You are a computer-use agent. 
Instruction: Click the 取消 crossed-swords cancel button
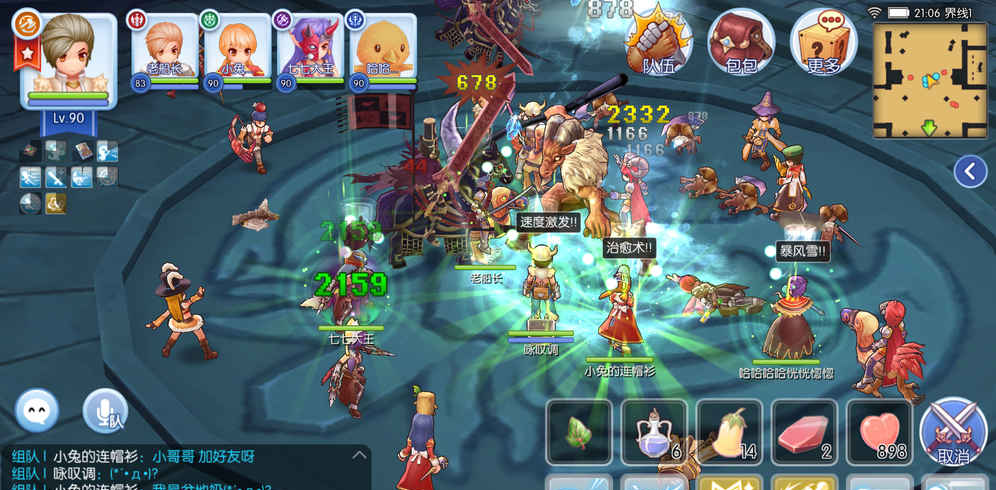[952, 432]
